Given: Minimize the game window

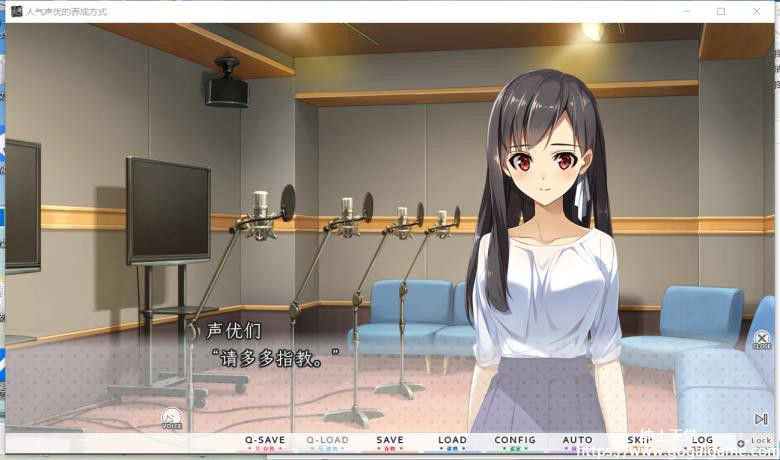Looking at the screenshot, I should (x=686, y=11).
